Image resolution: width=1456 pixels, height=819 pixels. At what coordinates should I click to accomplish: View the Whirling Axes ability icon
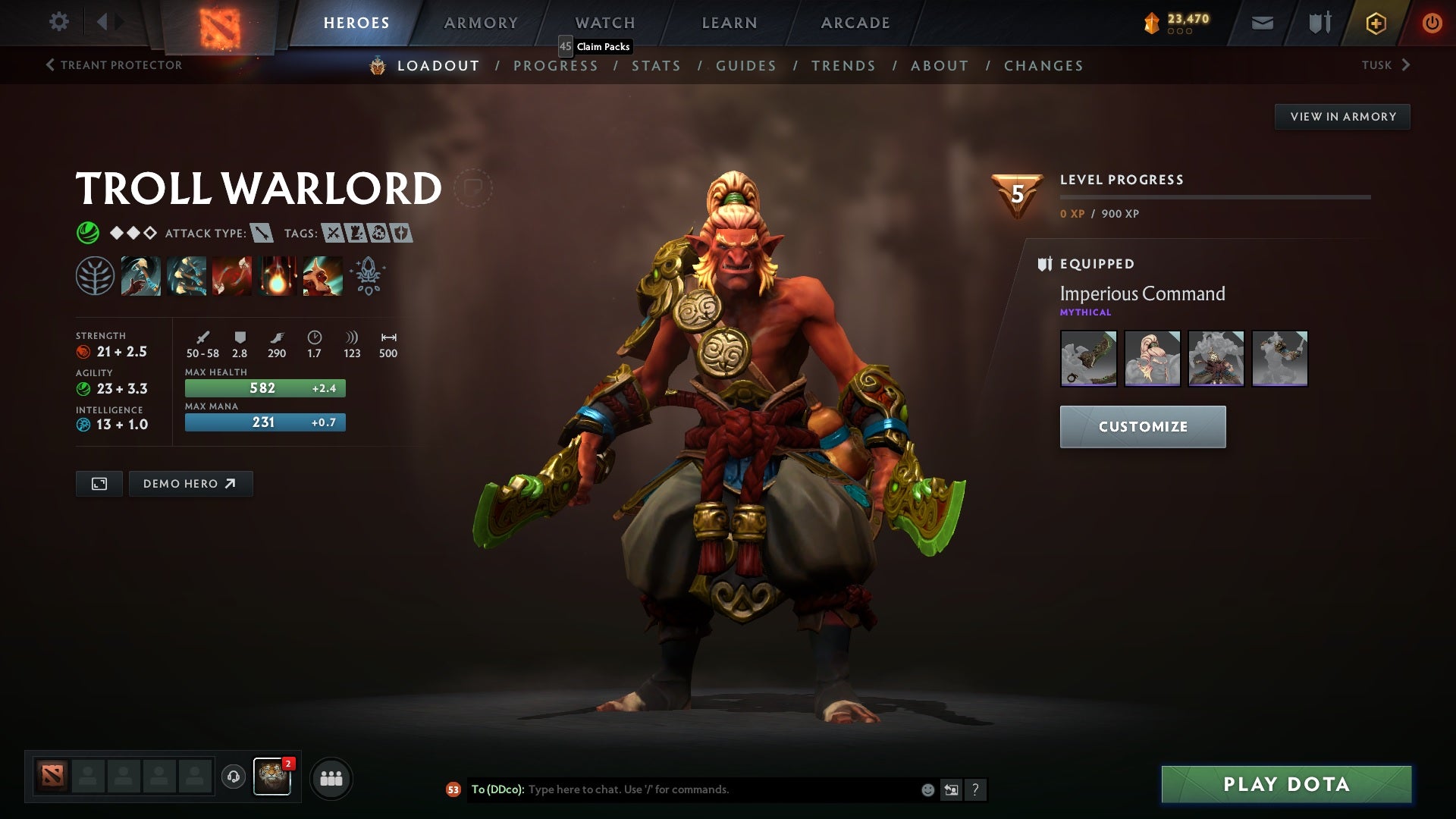(x=187, y=276)
